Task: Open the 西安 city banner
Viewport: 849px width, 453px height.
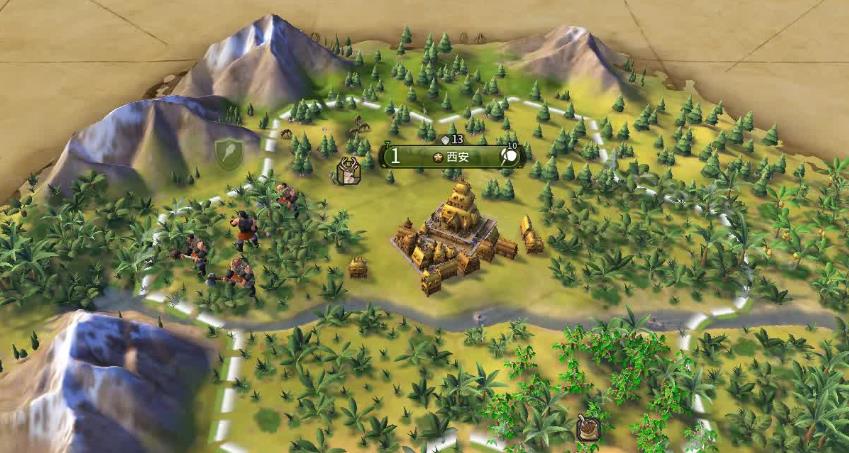Action: [452, 156]
